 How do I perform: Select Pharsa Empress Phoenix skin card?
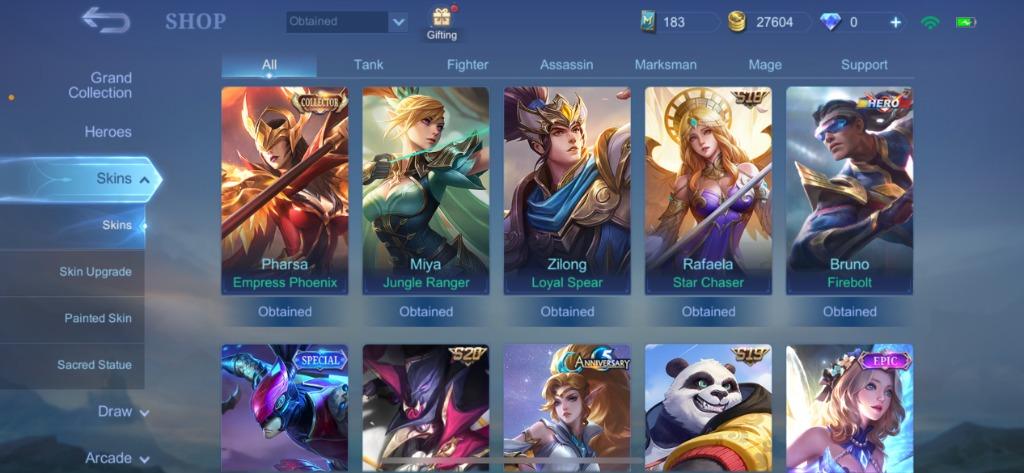click(285, 190)
